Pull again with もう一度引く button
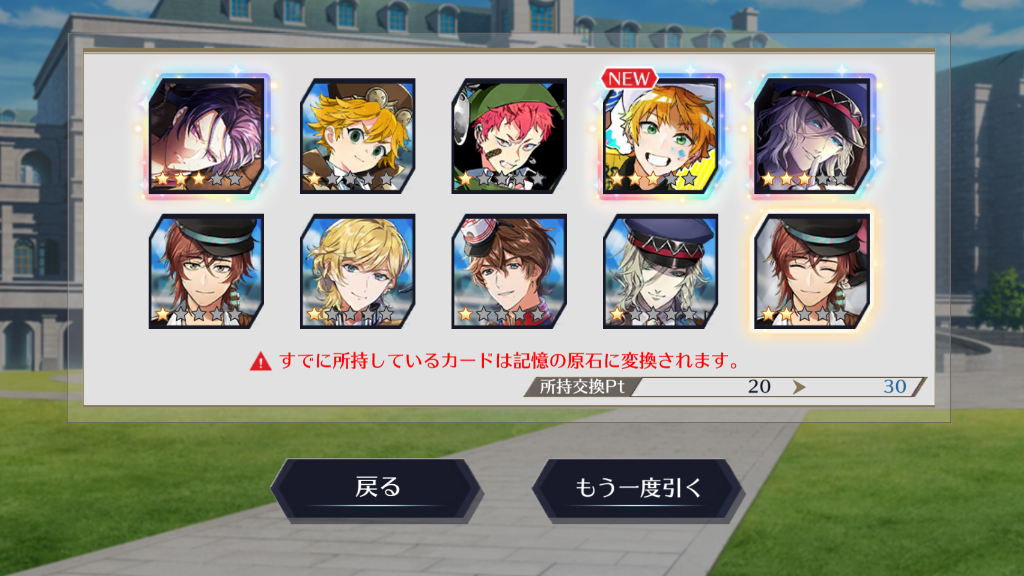 click(x=638, y=489)
